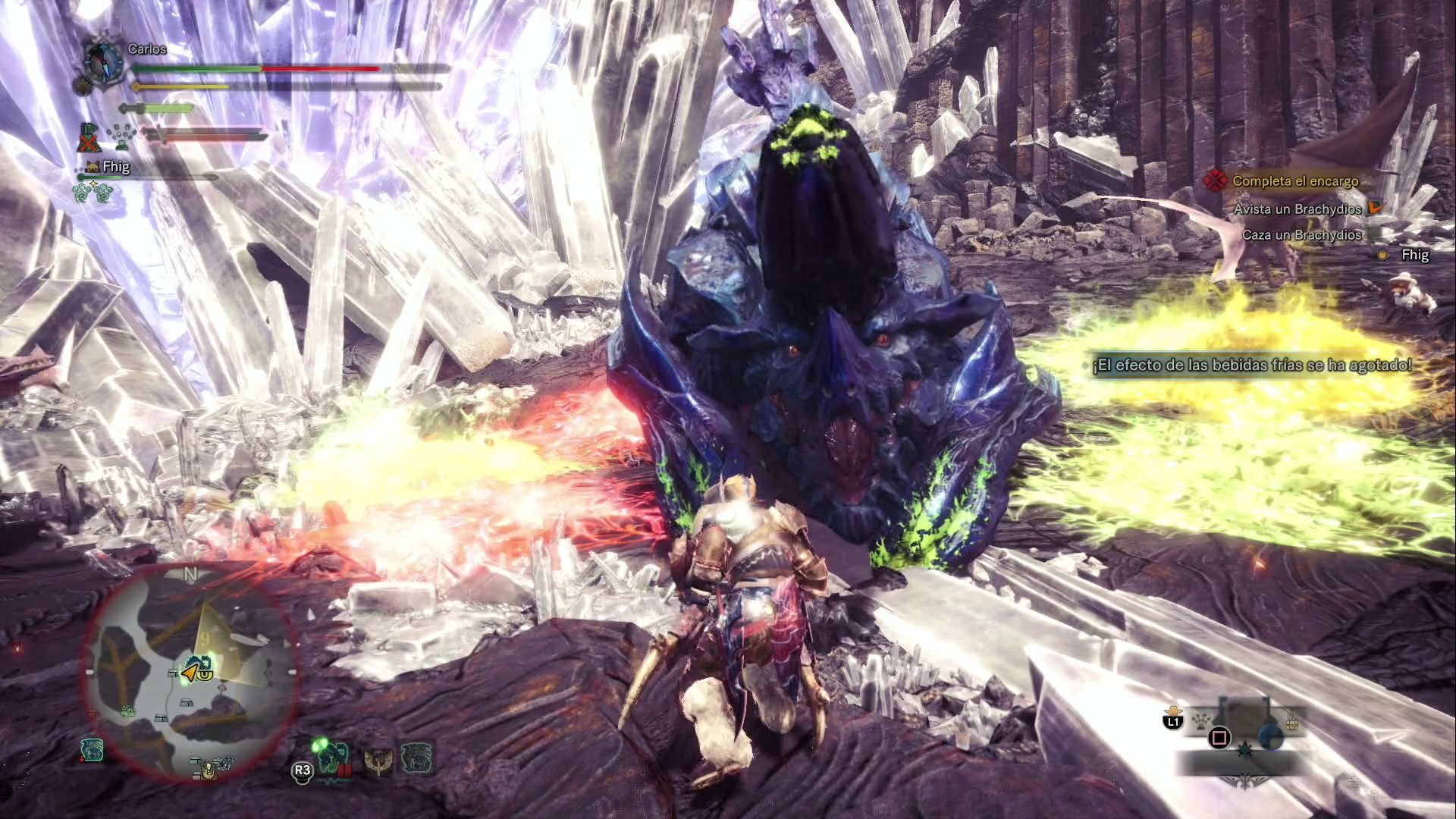This screenshot has width=1456, height=819.
Task: Click the Palico Fhig name on the left
Action: (115, 167)
